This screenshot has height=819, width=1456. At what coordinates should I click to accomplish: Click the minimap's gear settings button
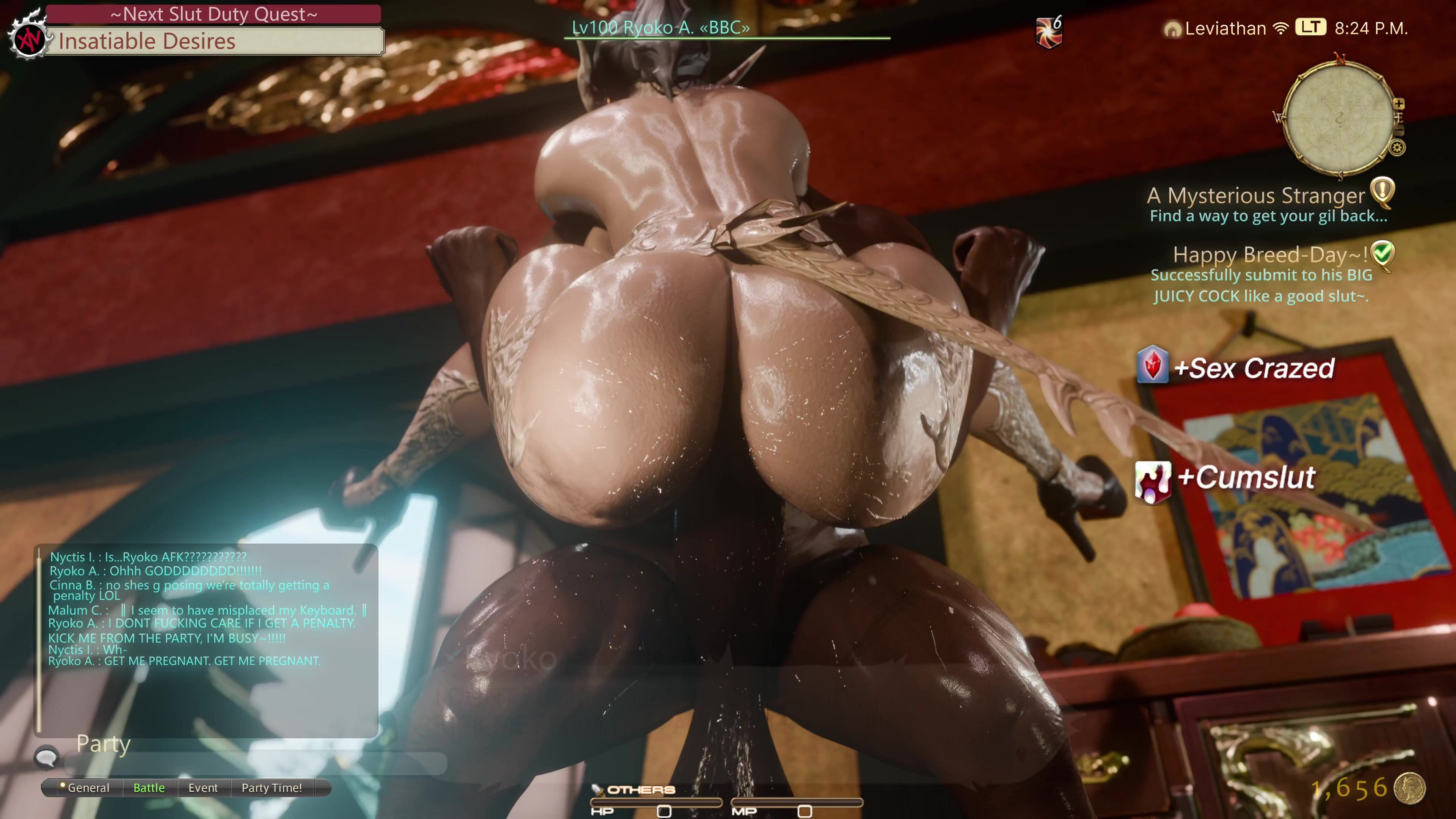[x=1397, y=148]
